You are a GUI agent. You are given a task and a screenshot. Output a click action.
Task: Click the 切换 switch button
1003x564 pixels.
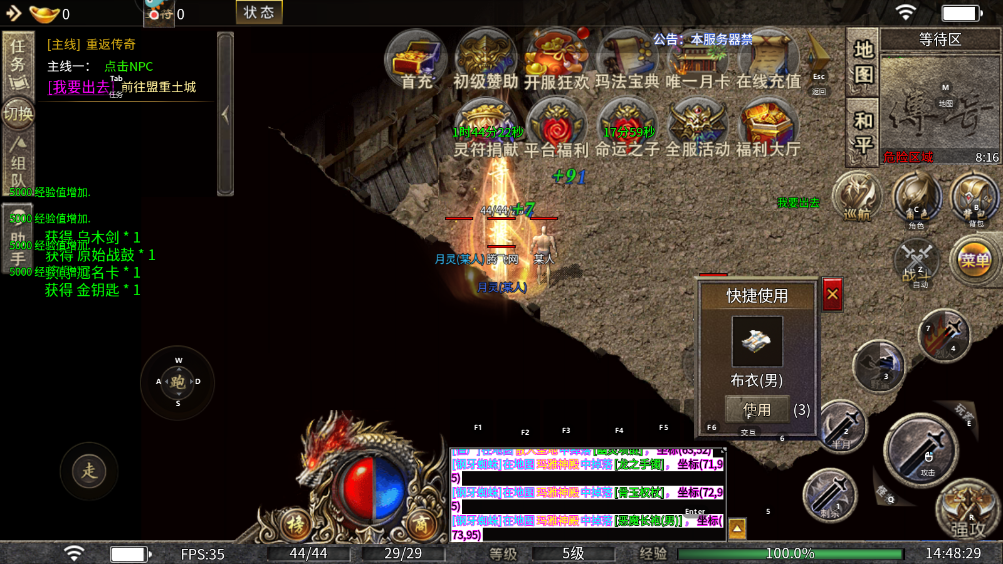pos(19,113)
